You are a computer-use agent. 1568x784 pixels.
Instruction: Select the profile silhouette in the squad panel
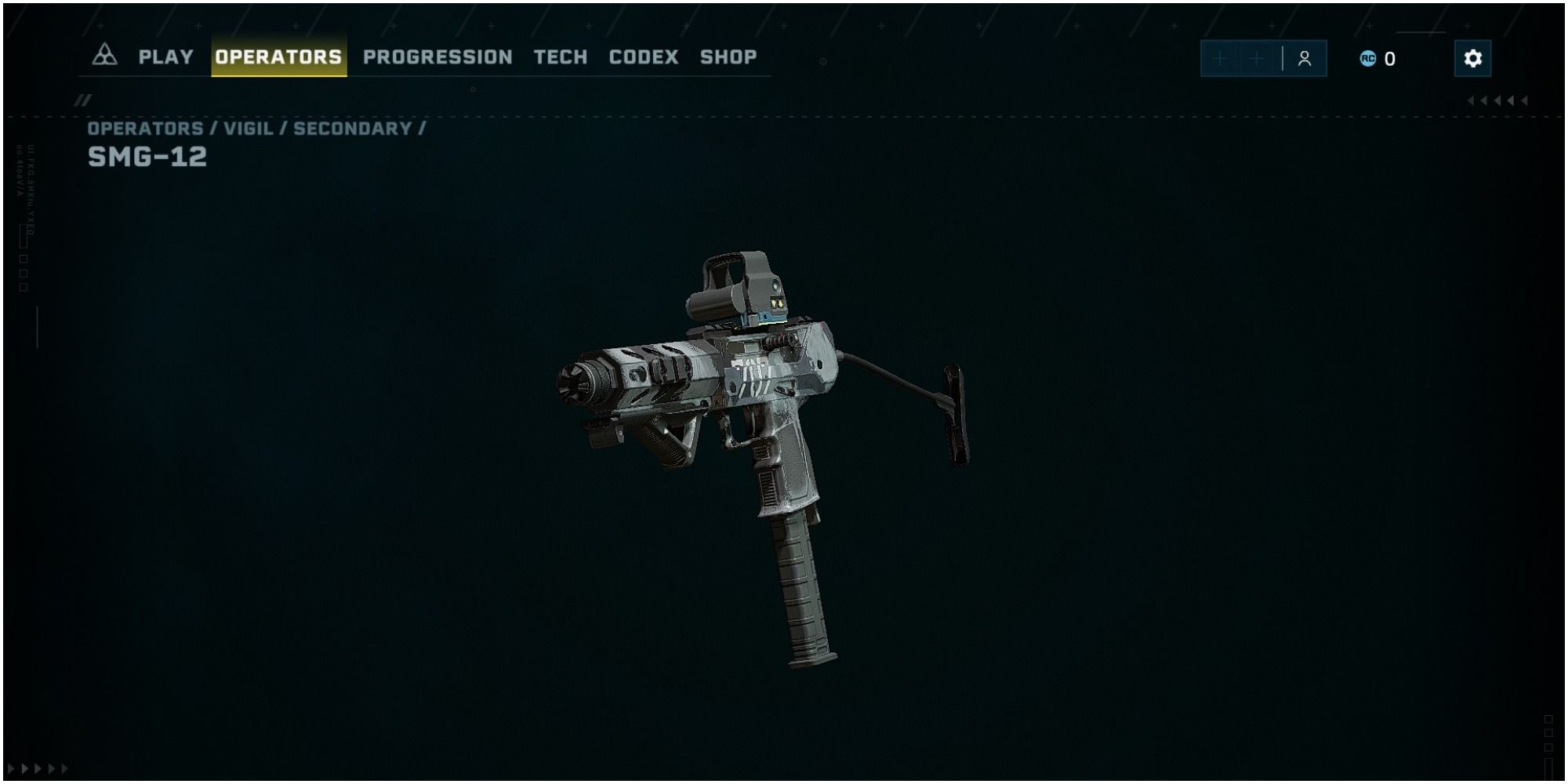tap(1304, 57)
